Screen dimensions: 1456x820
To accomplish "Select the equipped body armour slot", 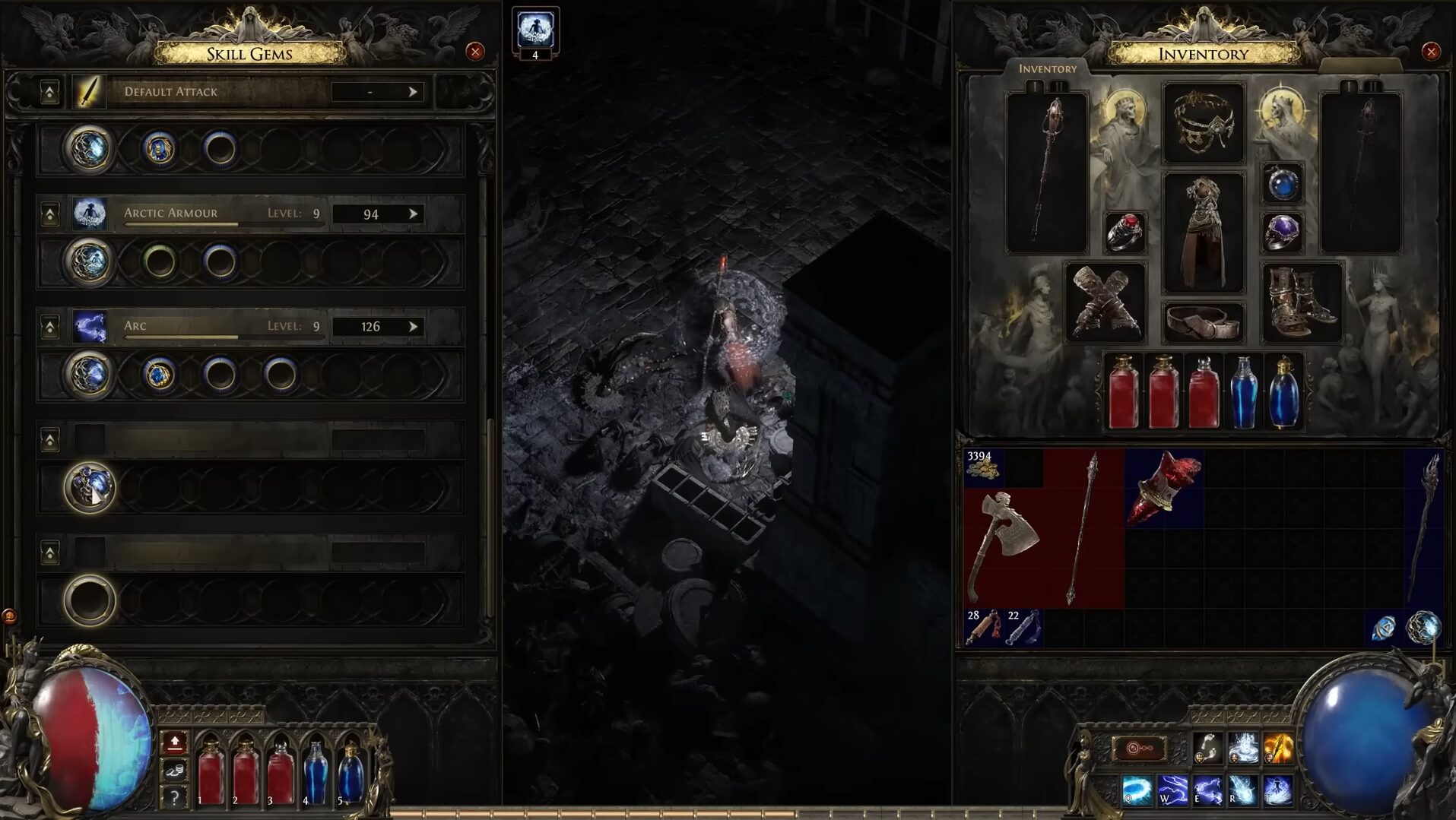I will coord(1203,232).
